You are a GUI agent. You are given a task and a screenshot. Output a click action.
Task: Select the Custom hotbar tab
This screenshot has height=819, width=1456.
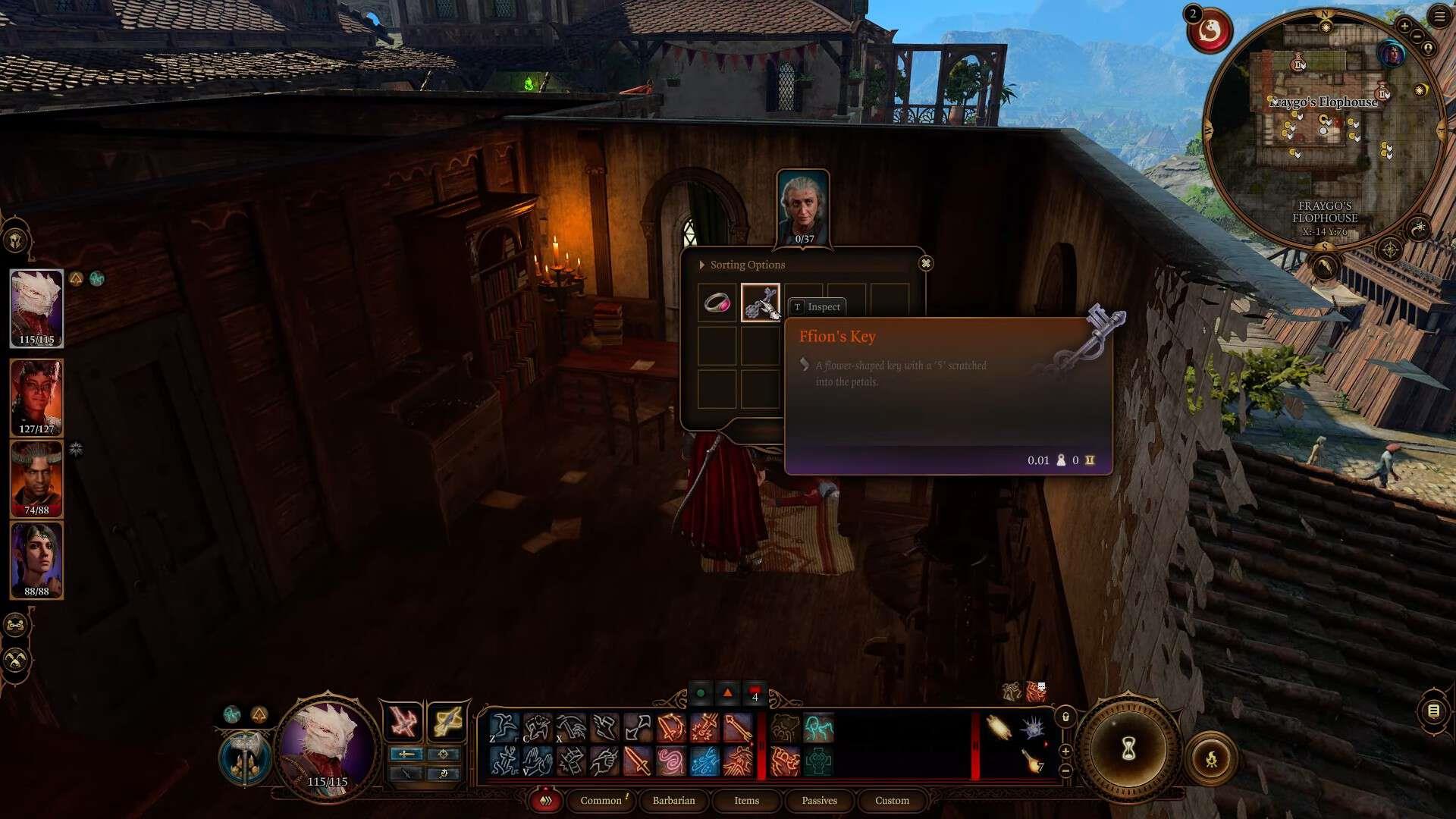pos(892,800)
